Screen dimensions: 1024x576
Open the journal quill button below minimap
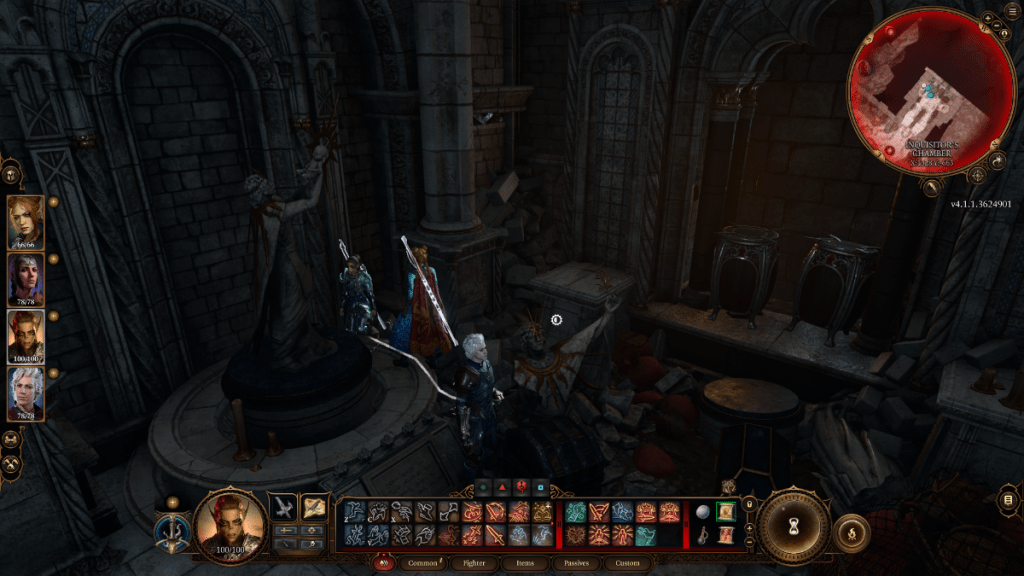pos(931,186)
